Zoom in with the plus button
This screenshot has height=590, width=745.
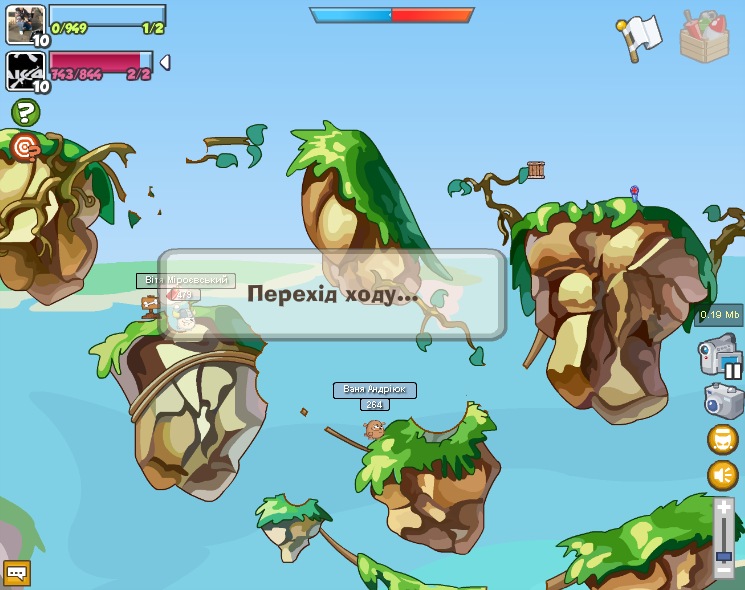pyautogui.click(x=724, y=508)
